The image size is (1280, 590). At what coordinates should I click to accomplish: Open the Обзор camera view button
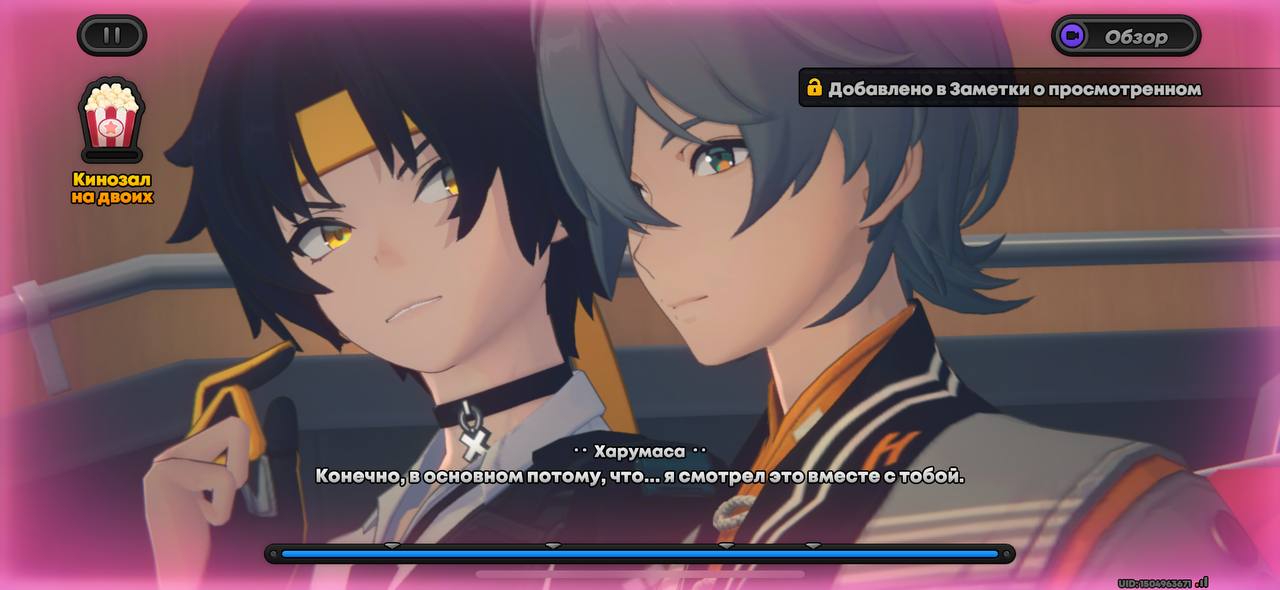coord(1126,37)
